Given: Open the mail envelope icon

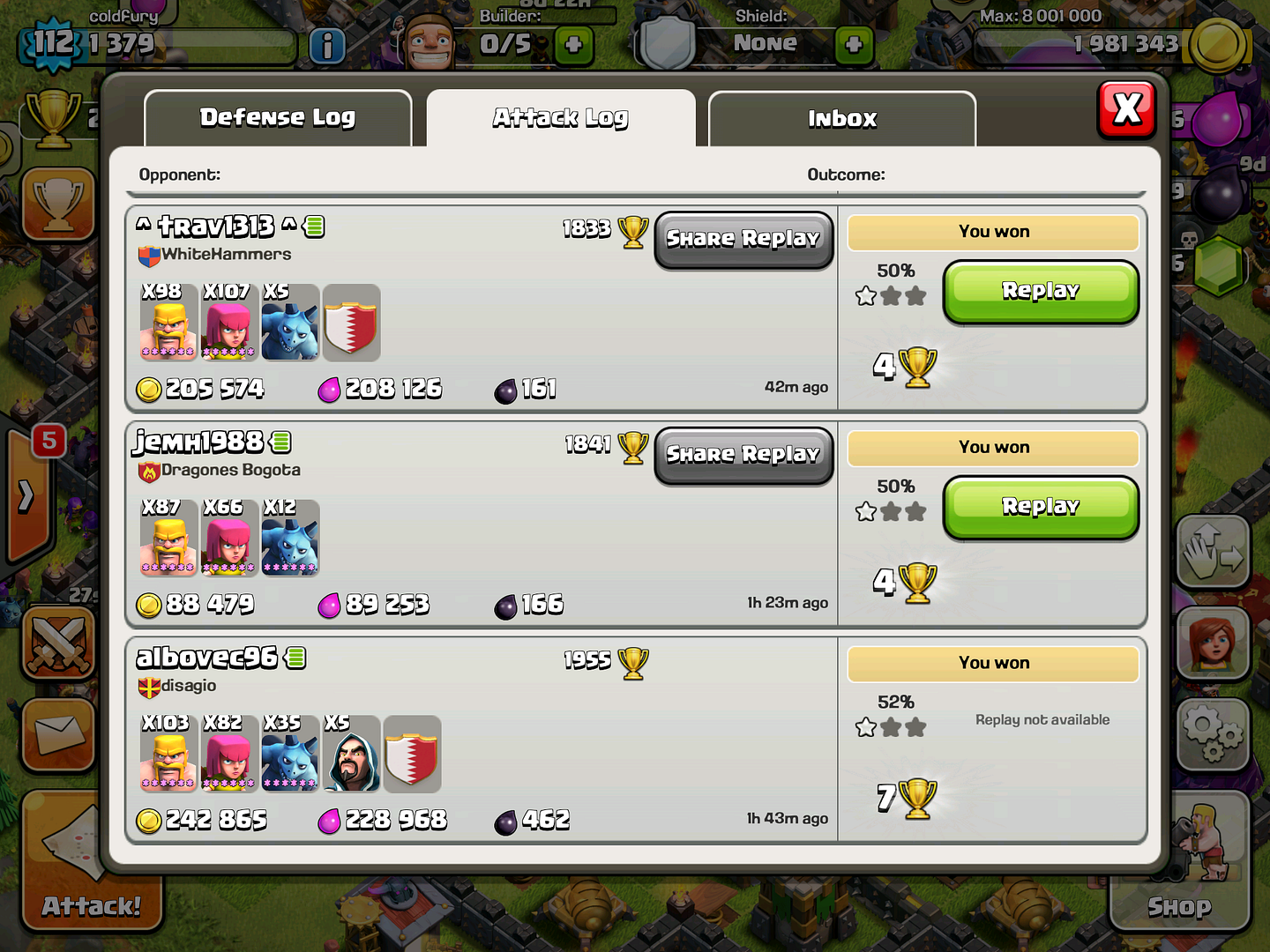Looking at the screenshot, I should click(58, 734).
